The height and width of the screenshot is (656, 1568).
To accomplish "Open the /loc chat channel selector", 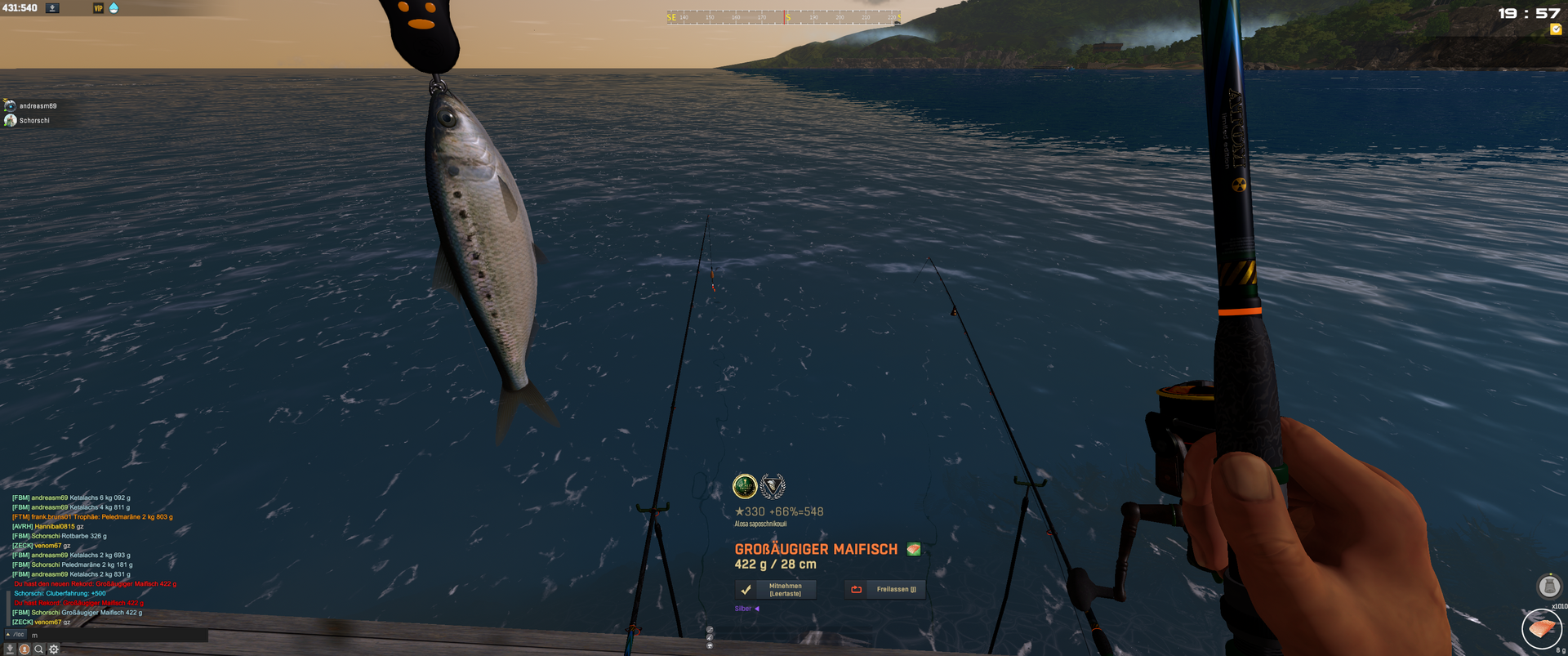I will (x=16, y=635).
